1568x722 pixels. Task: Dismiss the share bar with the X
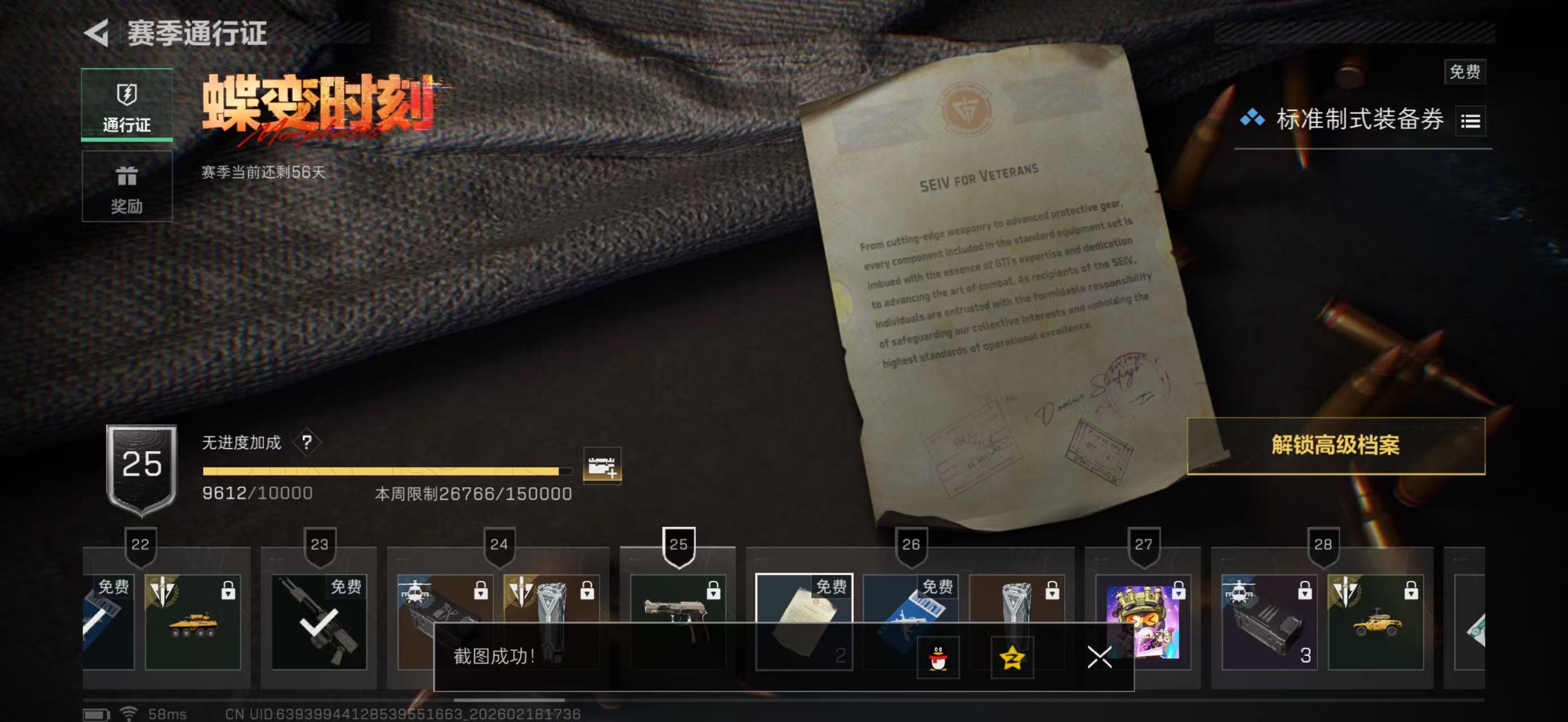pos(1099,658)
